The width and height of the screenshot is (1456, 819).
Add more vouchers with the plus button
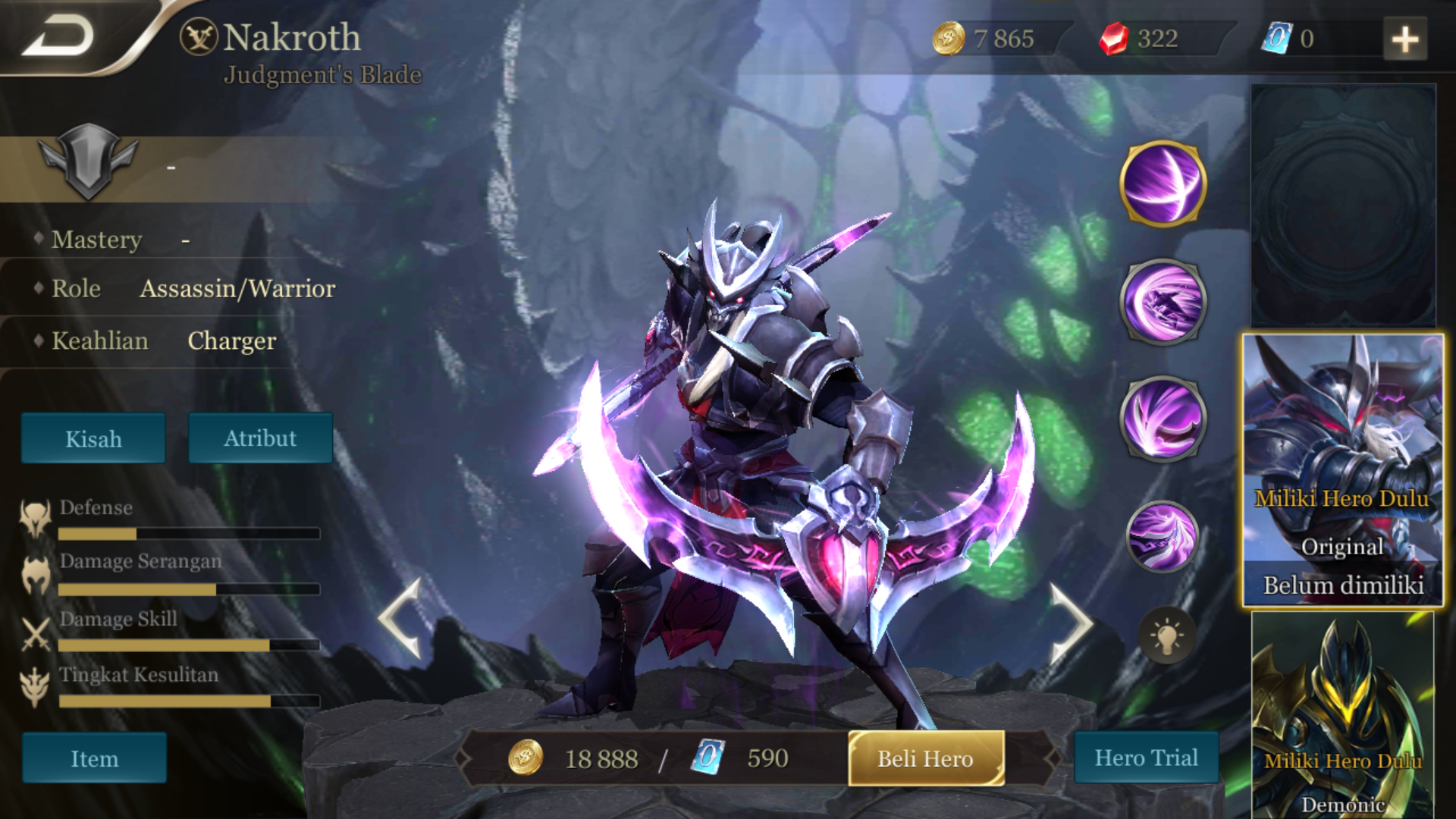(x=1404, y=39)
